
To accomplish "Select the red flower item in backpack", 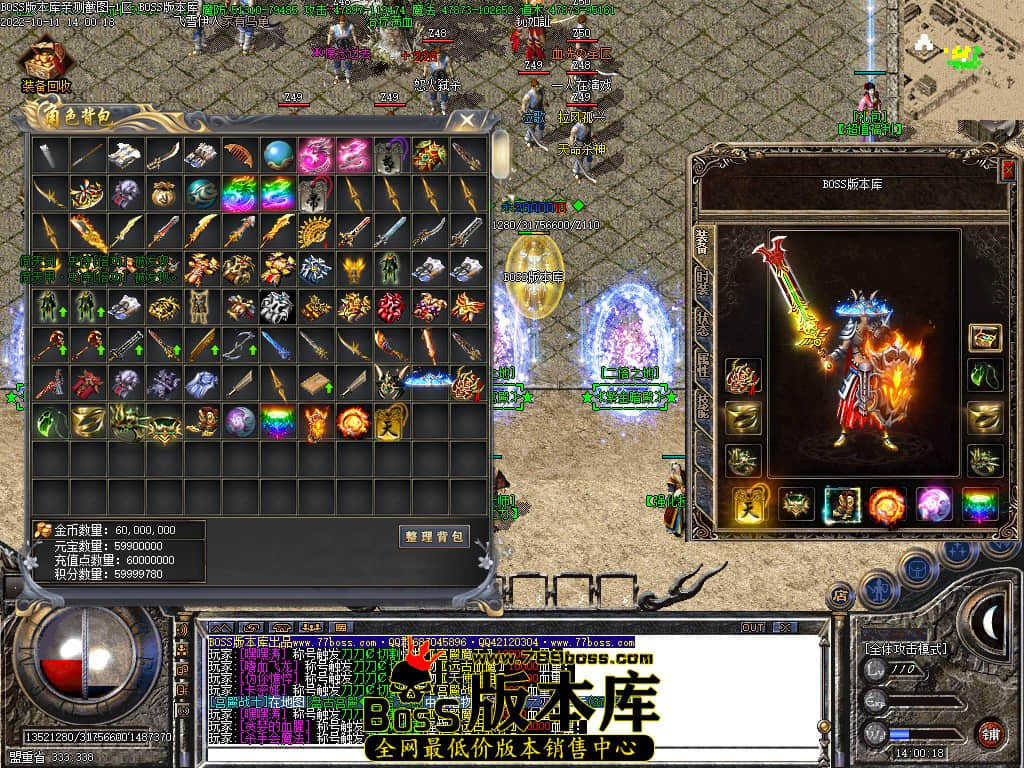I will (391, 307).
